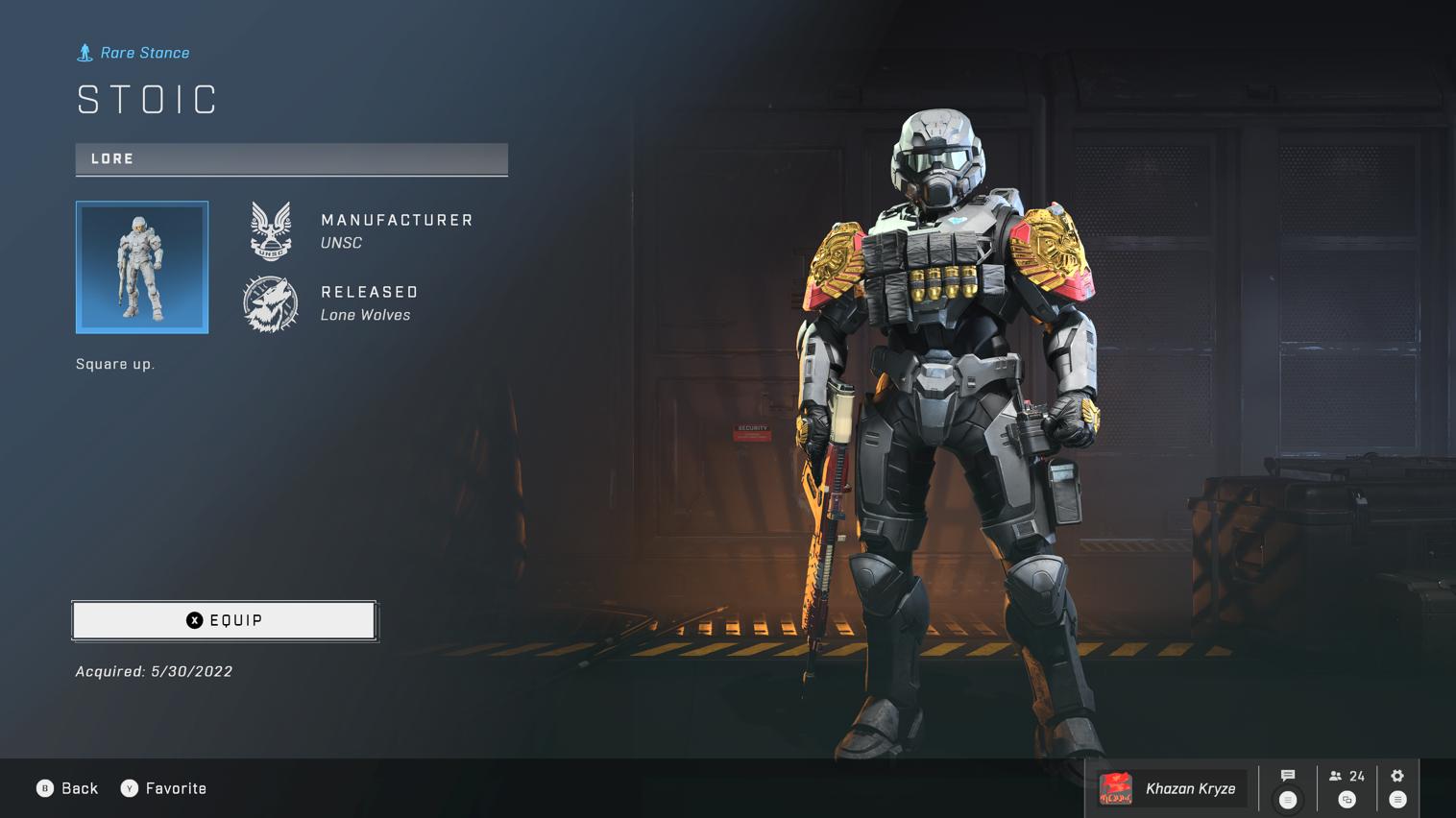The width and height of the screenshot is (1456, 818).
Task: Open the settings gear menu
Action: tap(1397, 787)
